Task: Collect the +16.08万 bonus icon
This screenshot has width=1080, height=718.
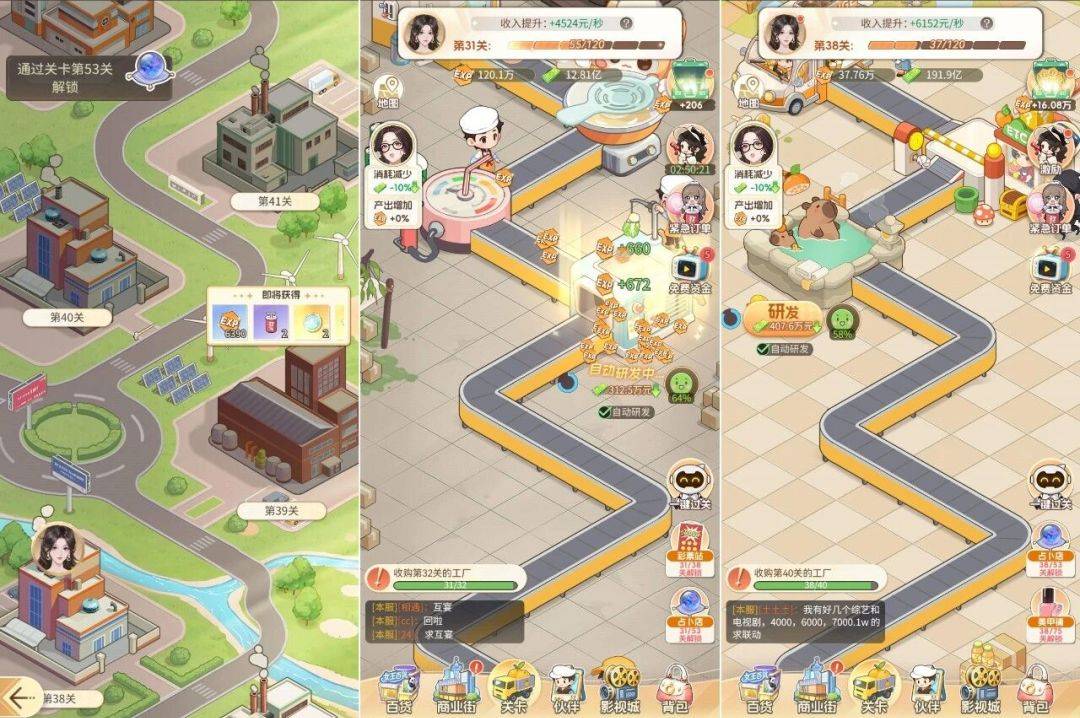Action: pos(1049,84)
